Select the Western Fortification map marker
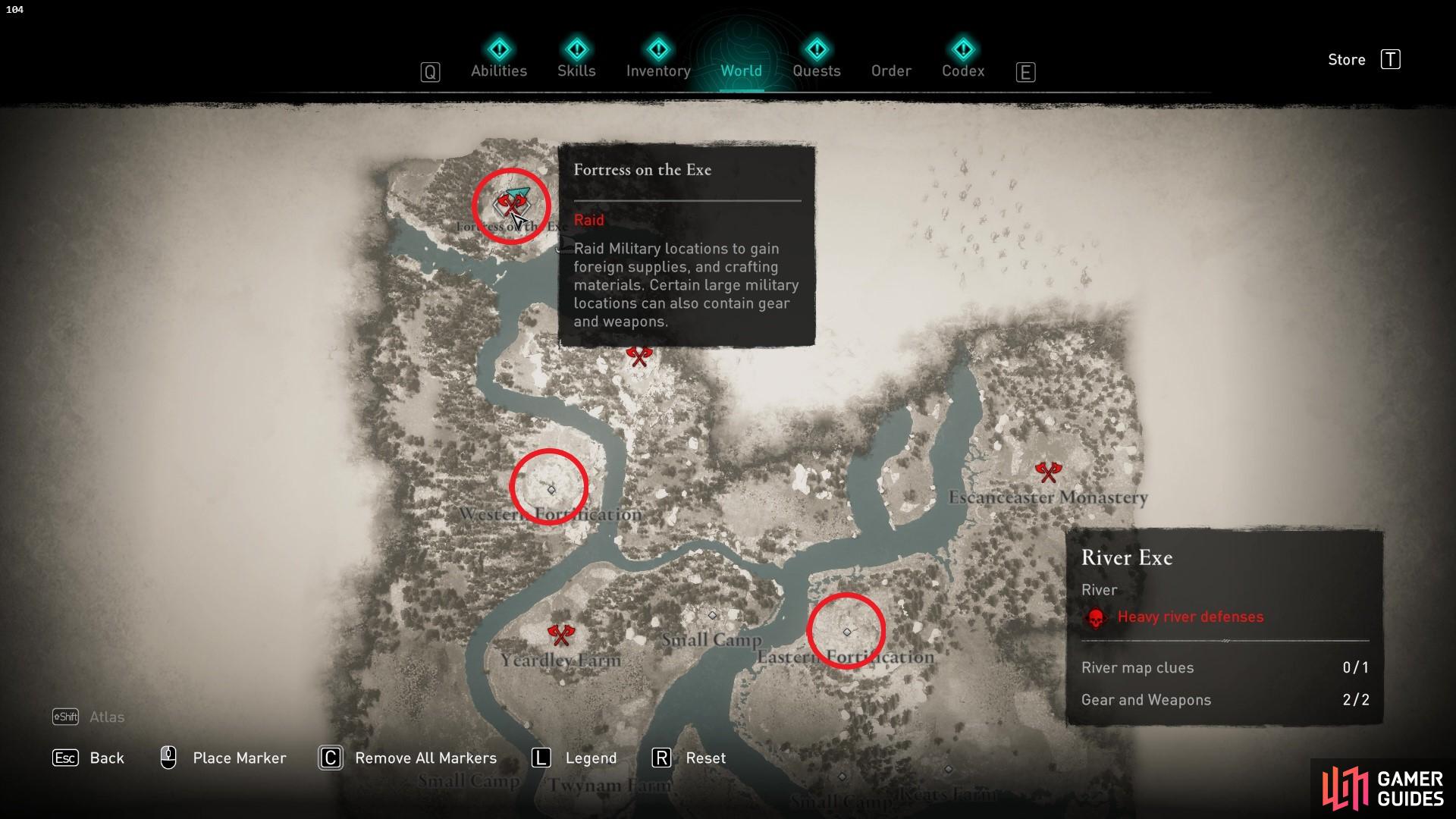This screenshot has width=1456, height=819. (x=551, y=490)
